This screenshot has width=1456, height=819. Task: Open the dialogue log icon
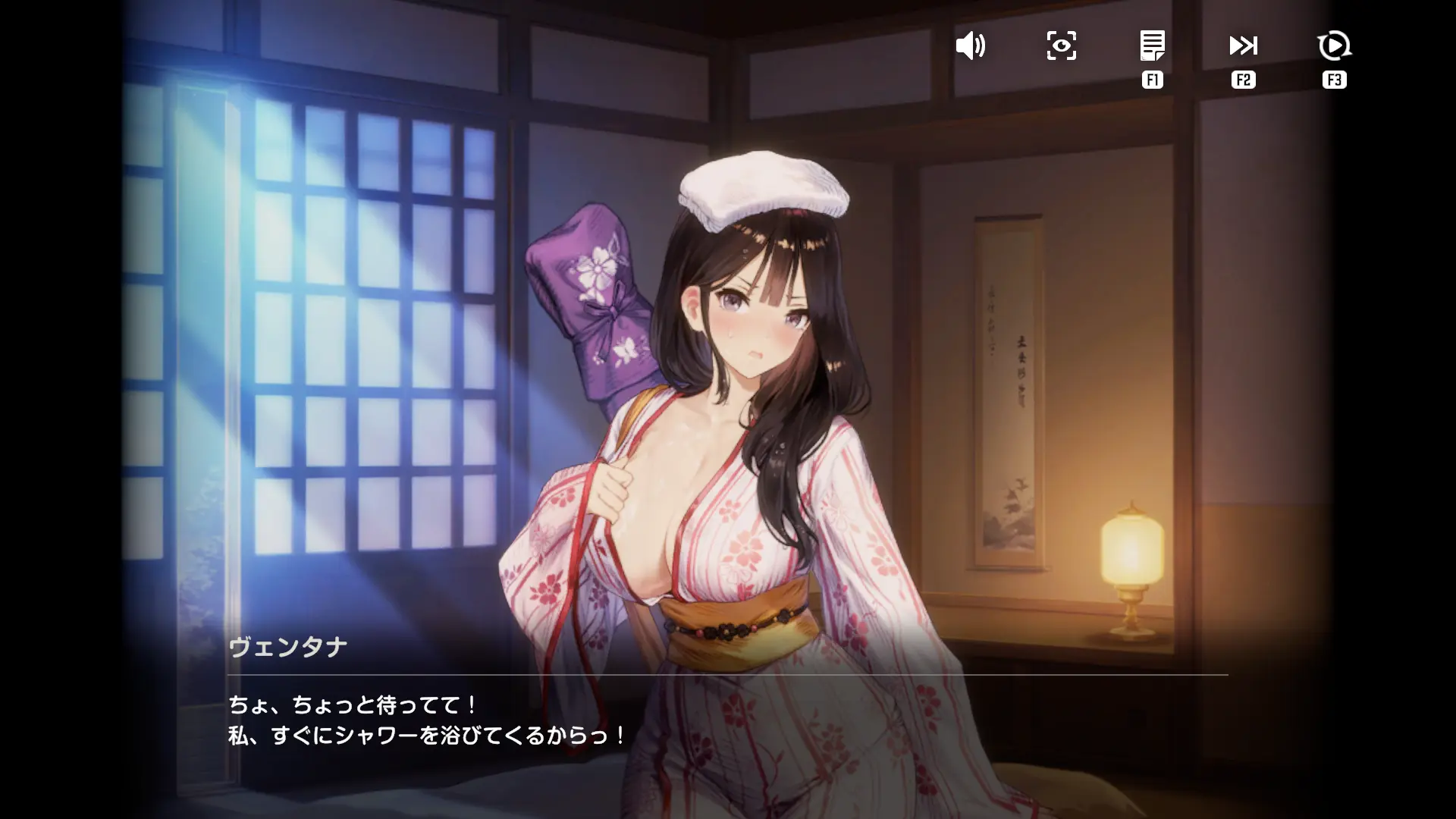click(1152, 46)
